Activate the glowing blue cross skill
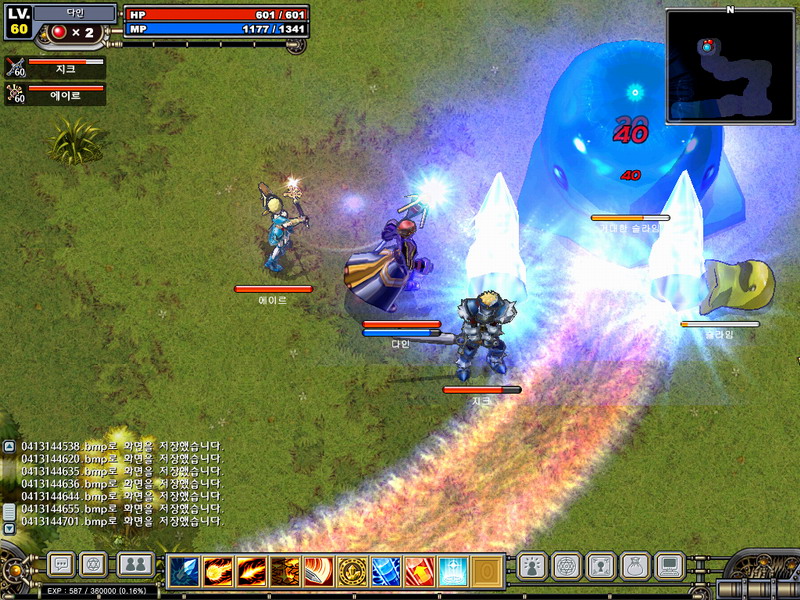 click(453, 571)
